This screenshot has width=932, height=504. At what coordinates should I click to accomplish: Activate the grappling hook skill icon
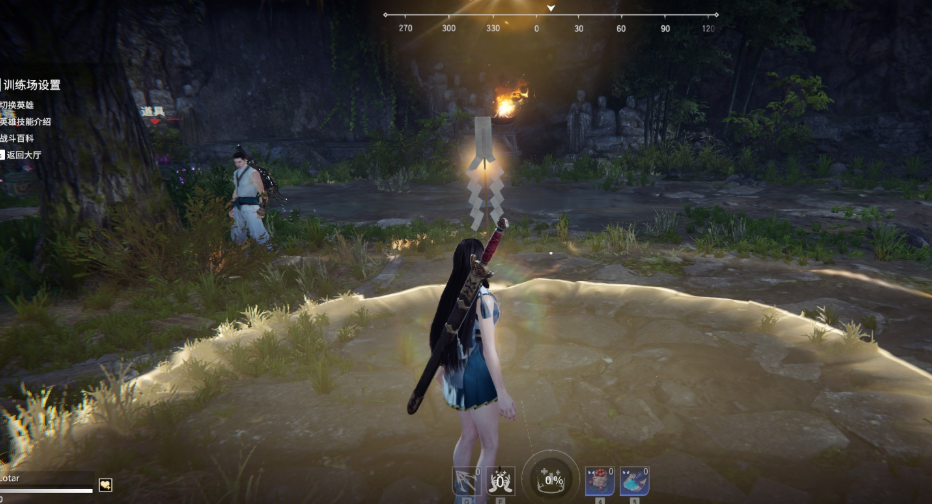coord(466,481)
